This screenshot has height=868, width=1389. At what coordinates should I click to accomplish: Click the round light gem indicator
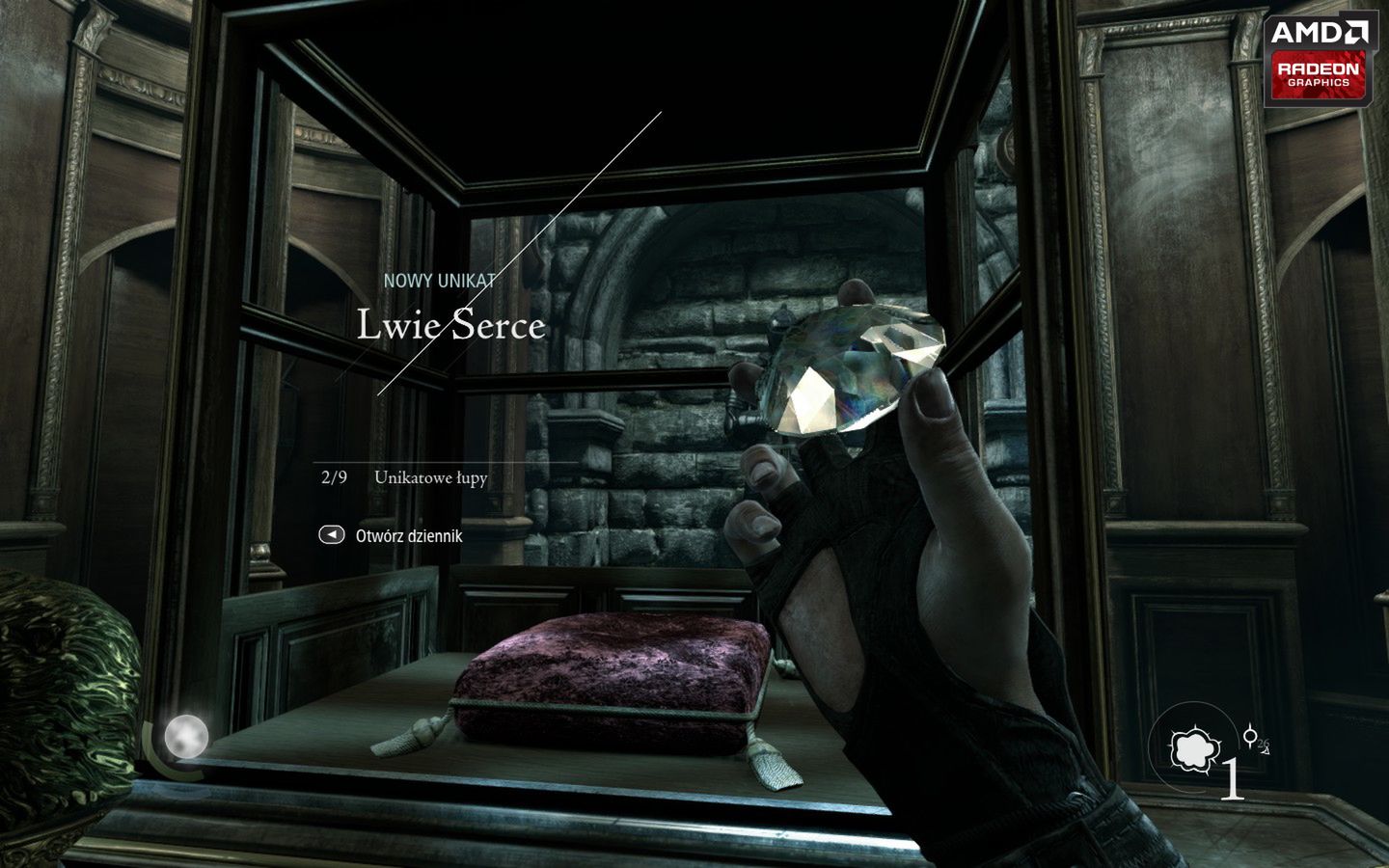pyautogui.click(x=185, y=738)
